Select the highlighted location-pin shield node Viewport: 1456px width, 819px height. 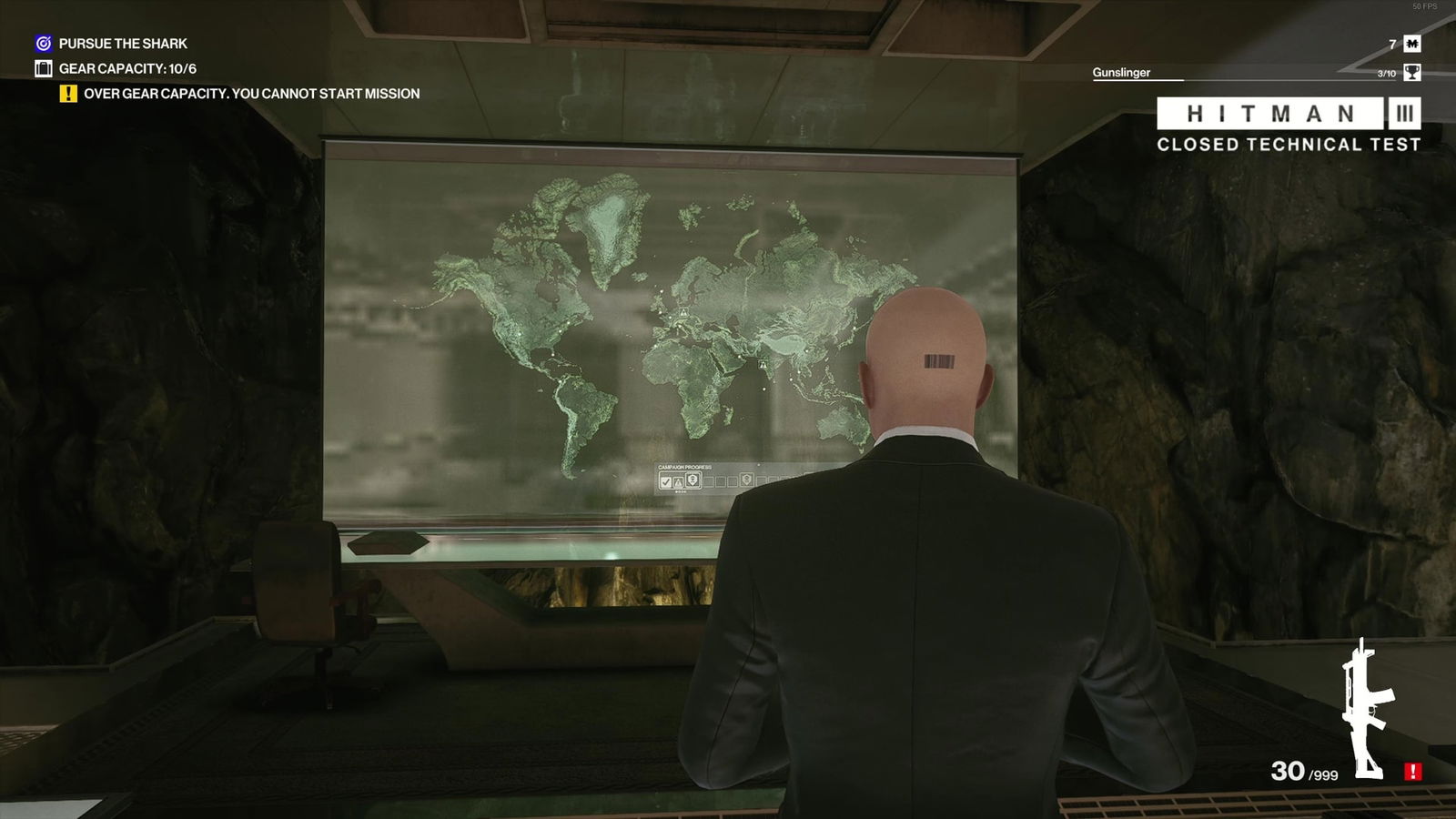693,480
